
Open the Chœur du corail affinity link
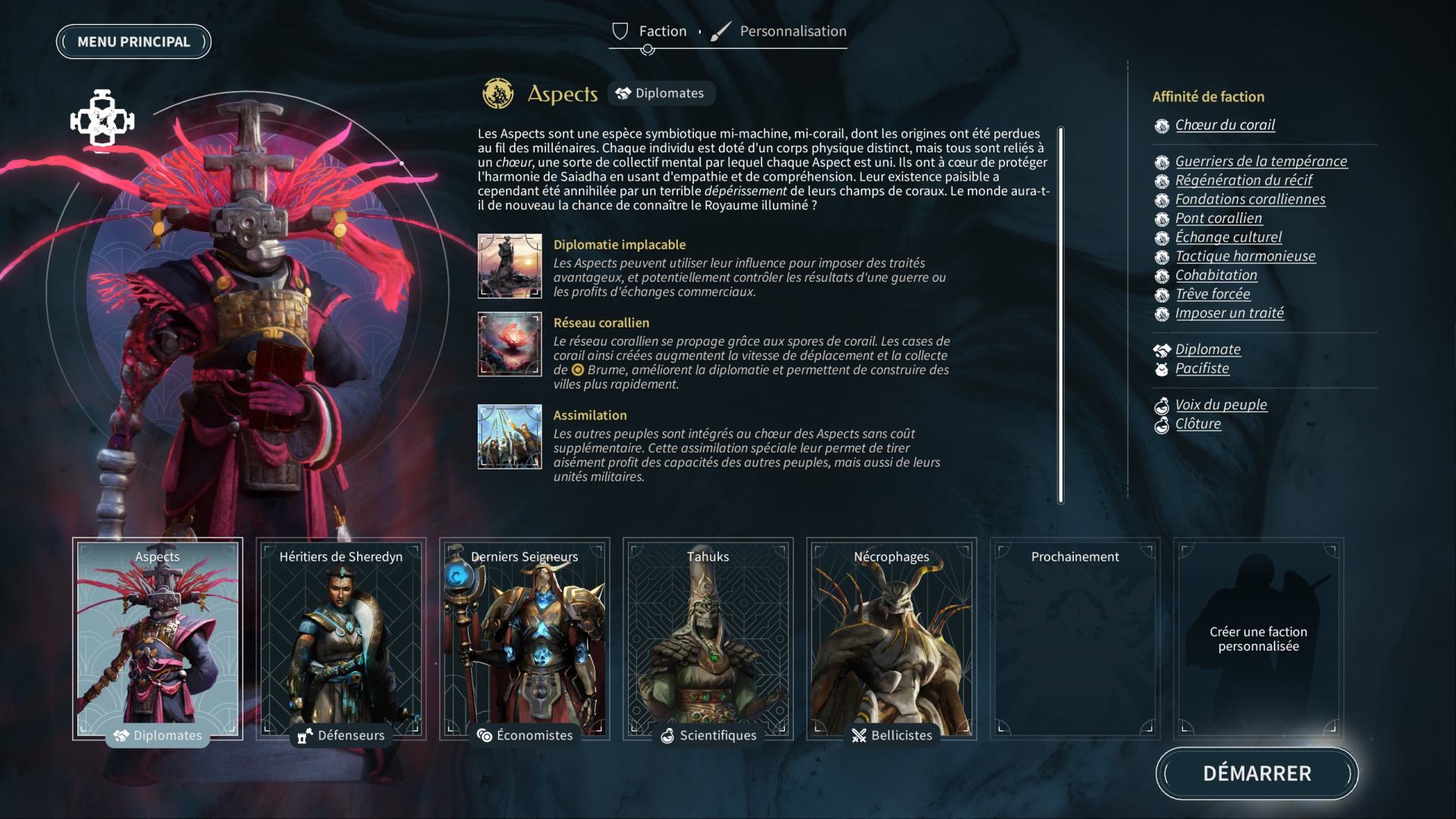pos(1225,125)
